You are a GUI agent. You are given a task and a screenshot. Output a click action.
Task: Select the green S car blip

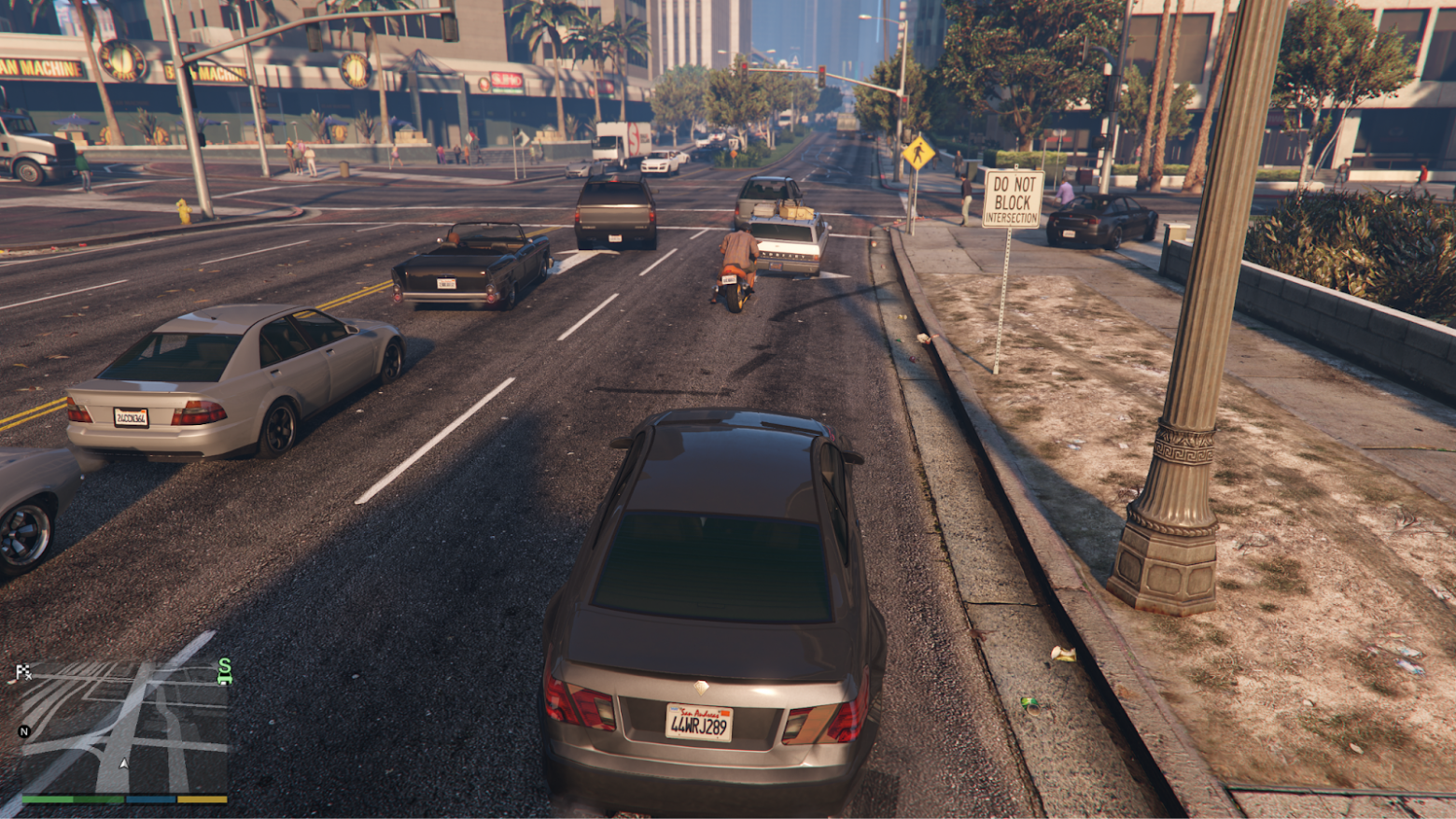coord(224,671)
